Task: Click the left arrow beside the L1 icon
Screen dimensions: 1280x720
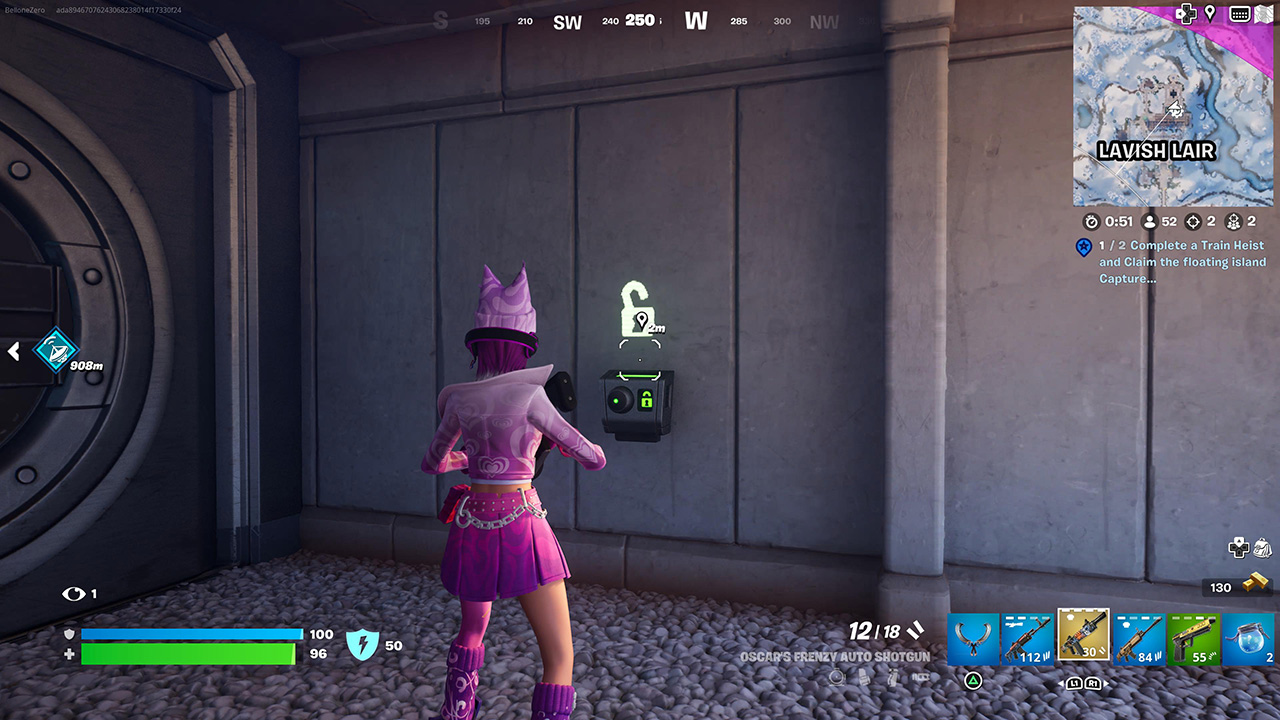Action: tap(1060, 684)
